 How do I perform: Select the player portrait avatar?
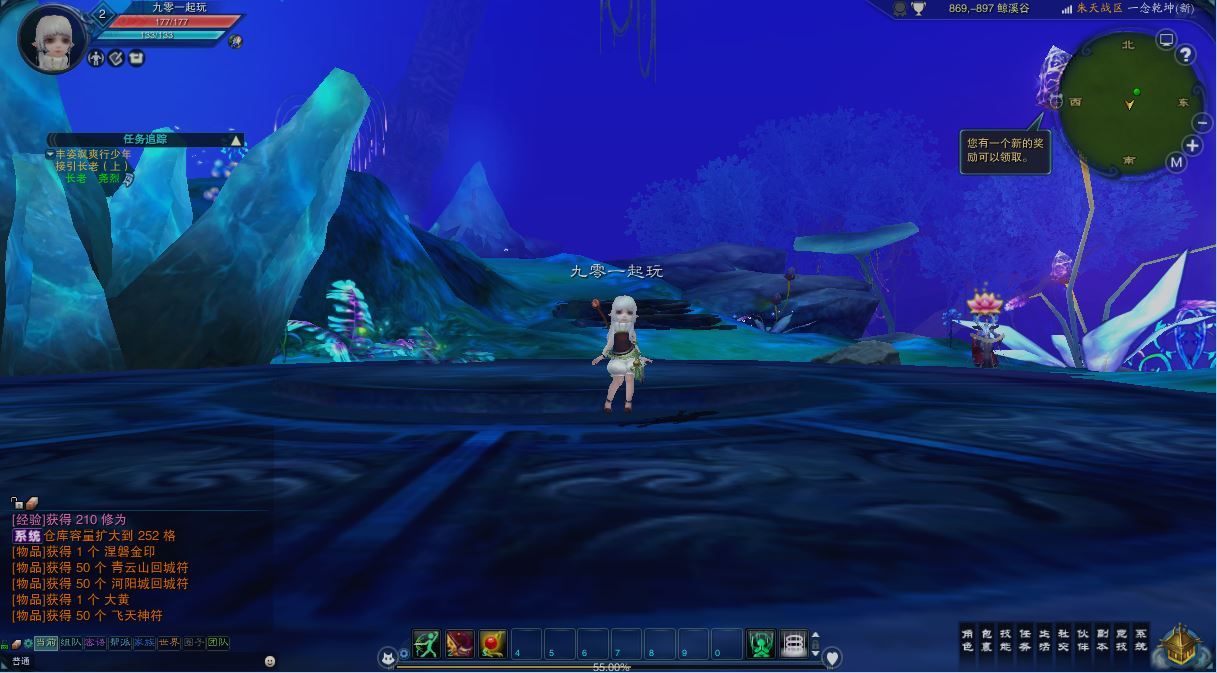[x=50, y=40]
